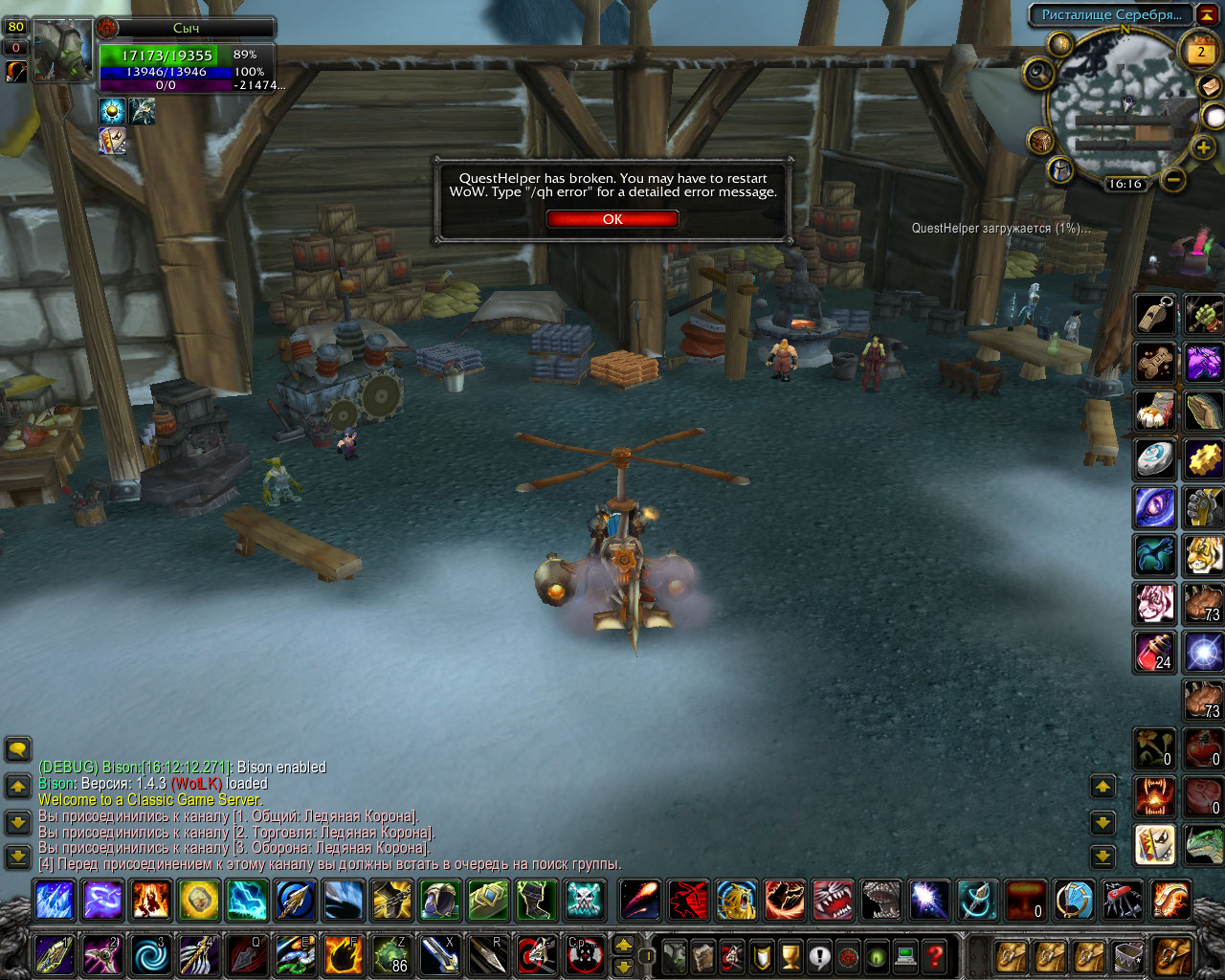
Task: Open the chat speech bubble menu
Action: click(18, 749)
